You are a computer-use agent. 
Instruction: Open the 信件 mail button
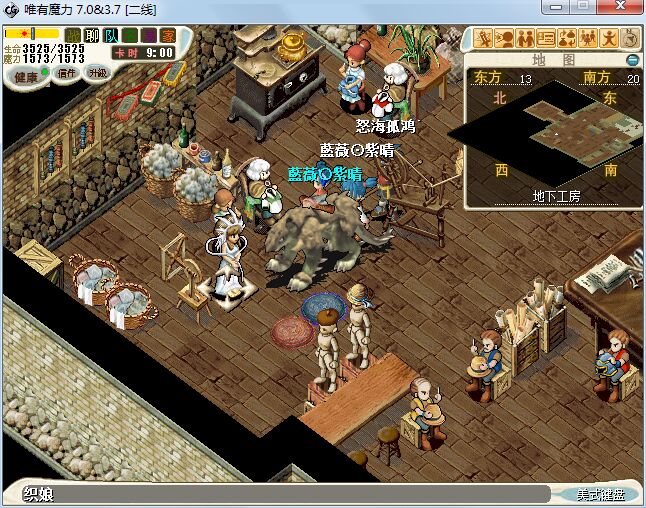pos(68,73)
